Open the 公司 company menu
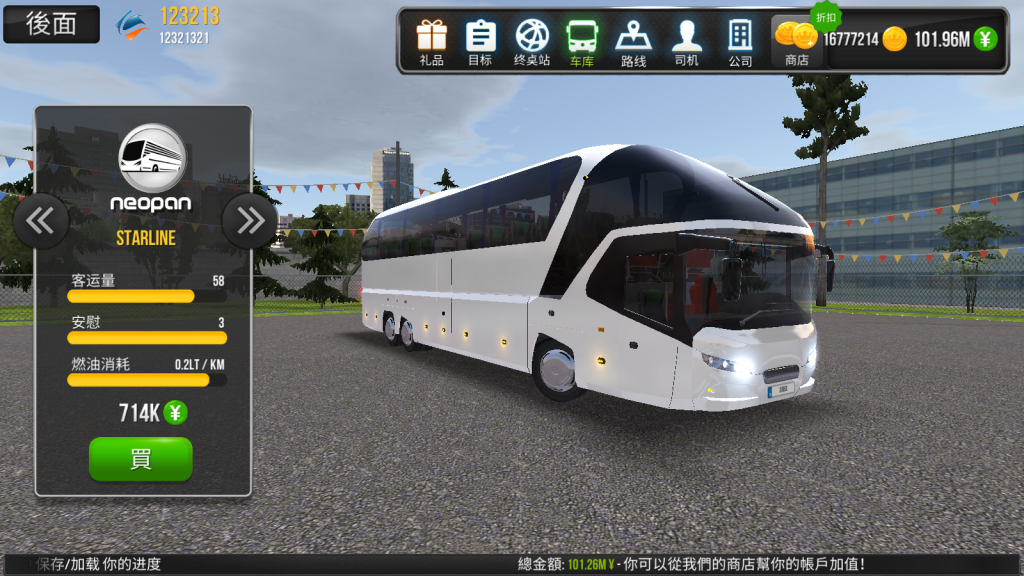This screenshot has width=1024, height=576. click(x=740, y=41)
